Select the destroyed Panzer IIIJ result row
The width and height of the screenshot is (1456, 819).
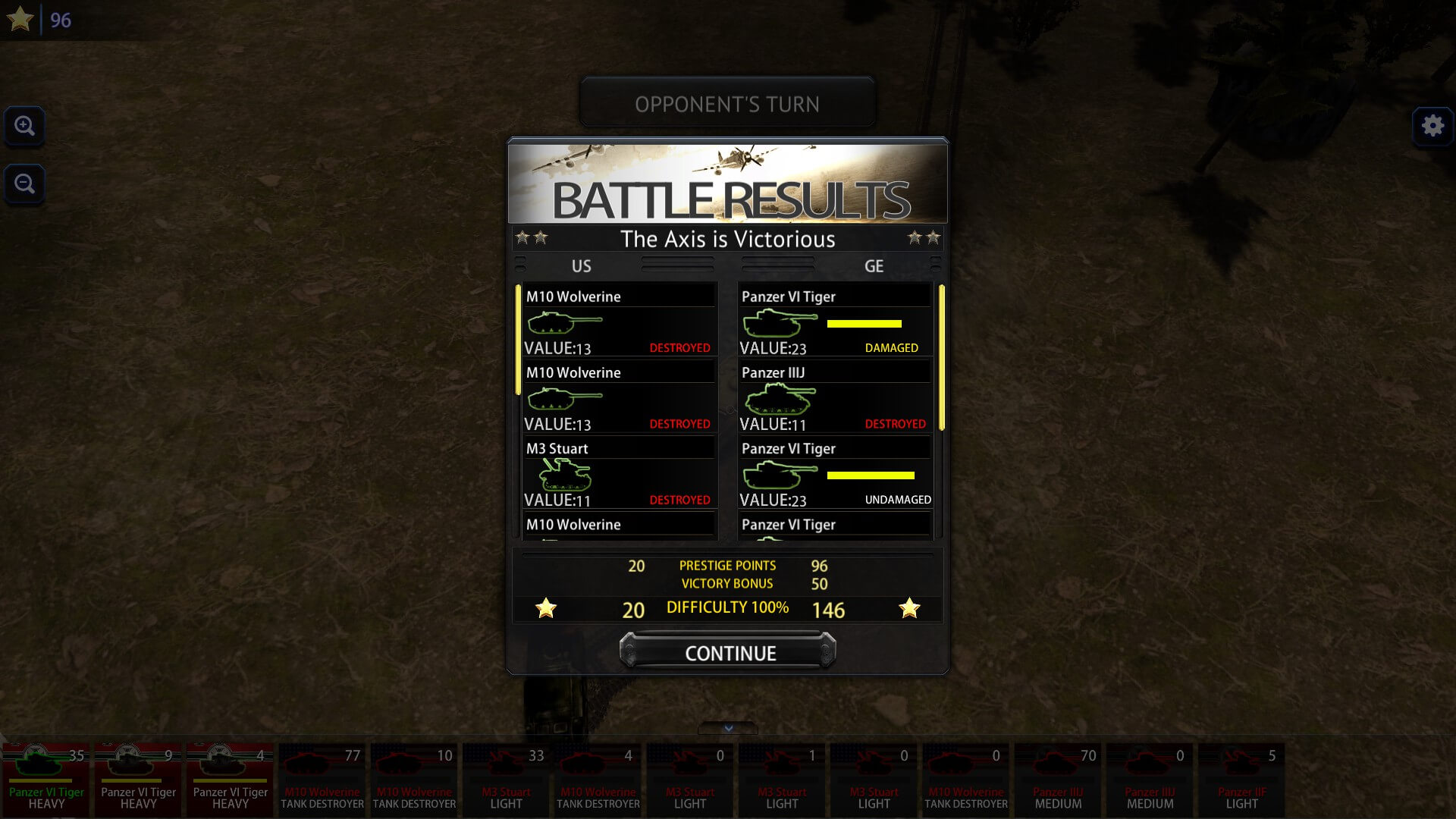[834, 396]
